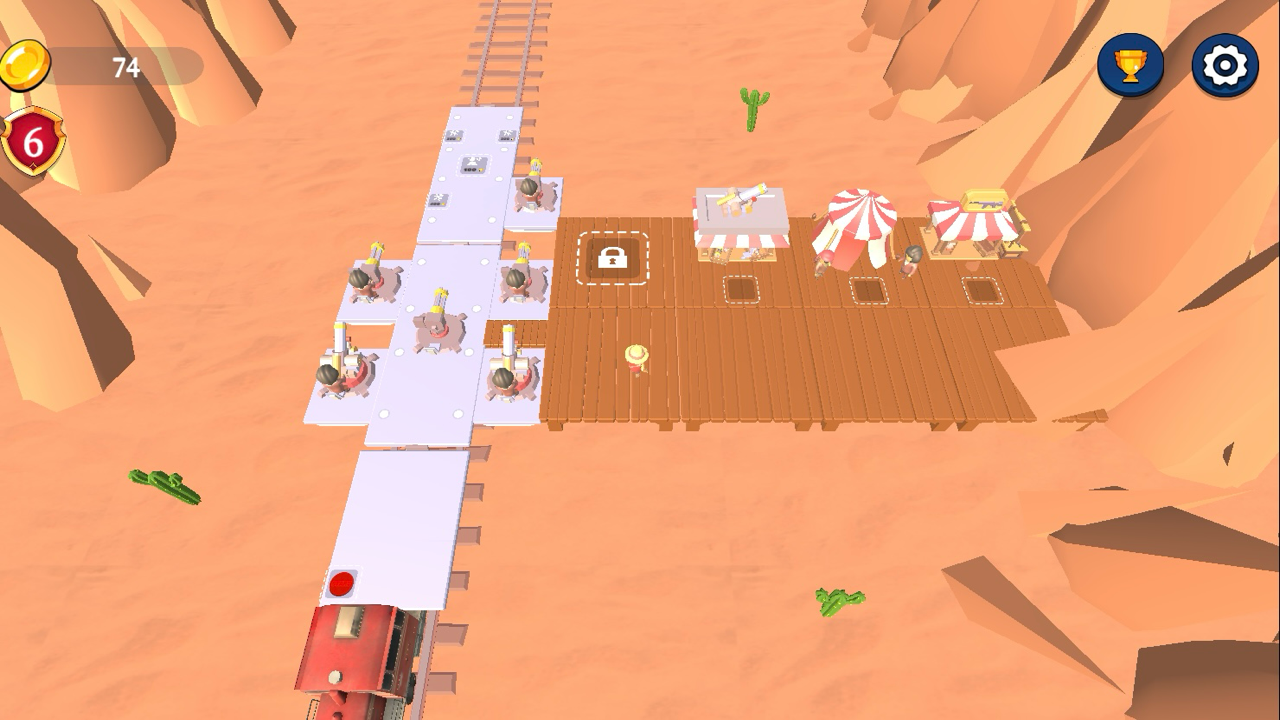Select the player character with straw hat
This screenshot has width=1280, height=720.
[x=637, y=362]
